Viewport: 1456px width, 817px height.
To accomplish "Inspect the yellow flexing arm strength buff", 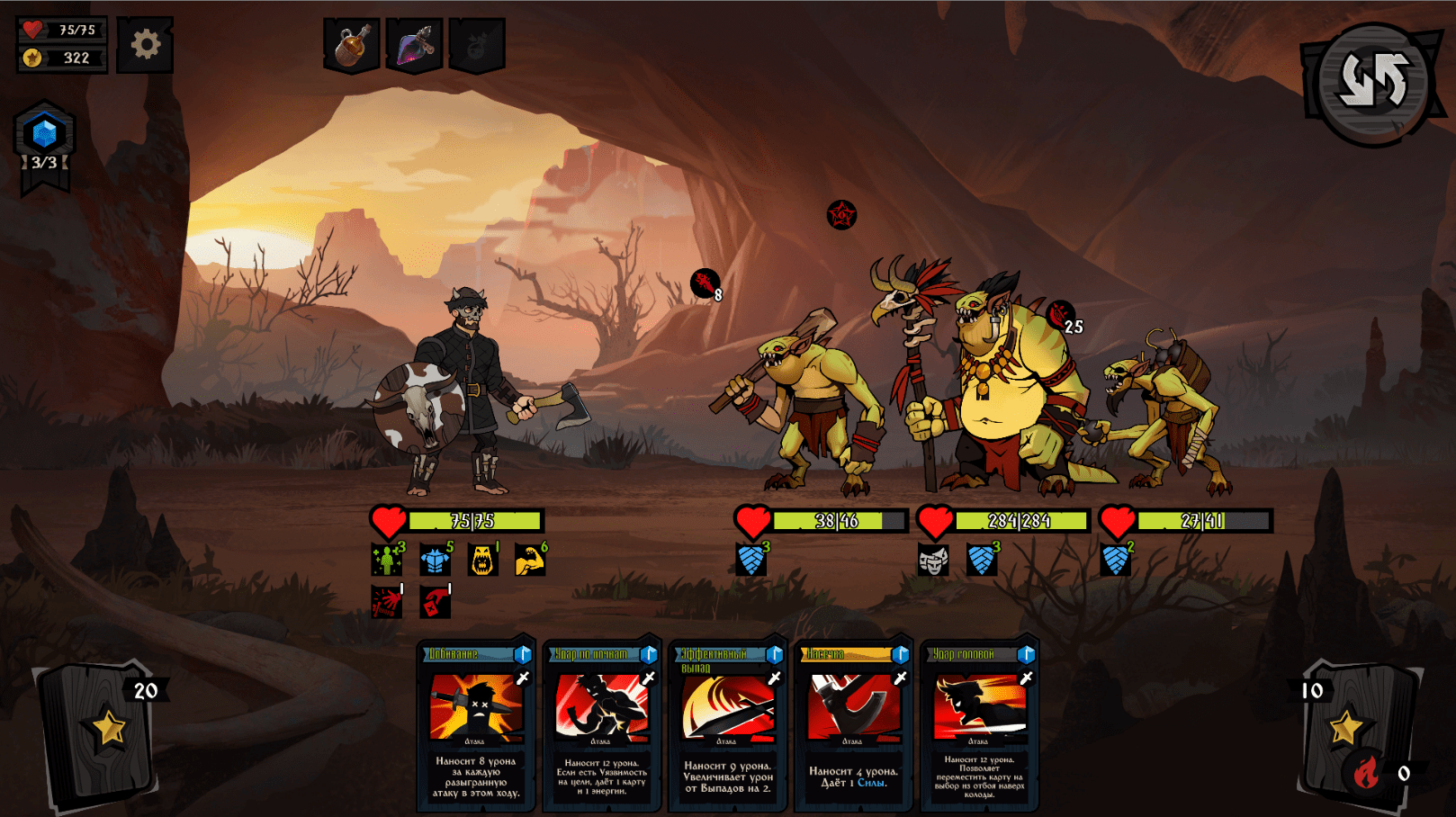I will (x=530, y=560).
